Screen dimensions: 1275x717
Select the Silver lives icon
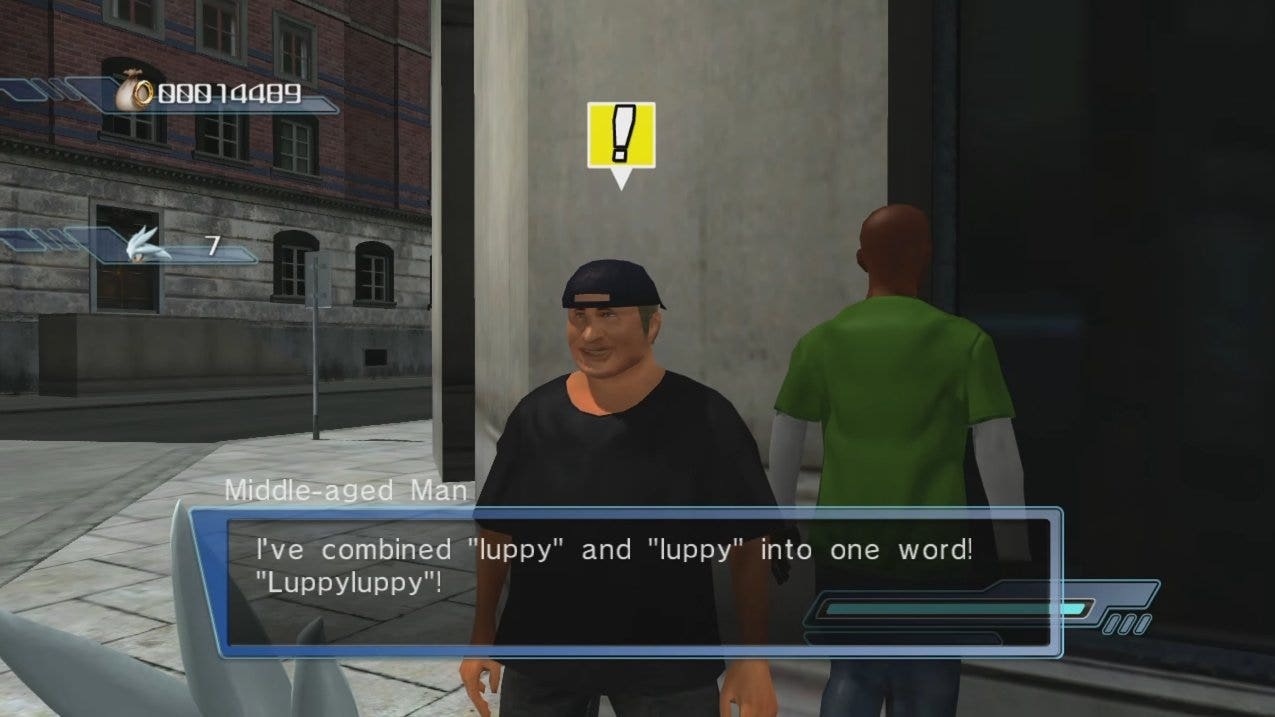click(148, 245)
